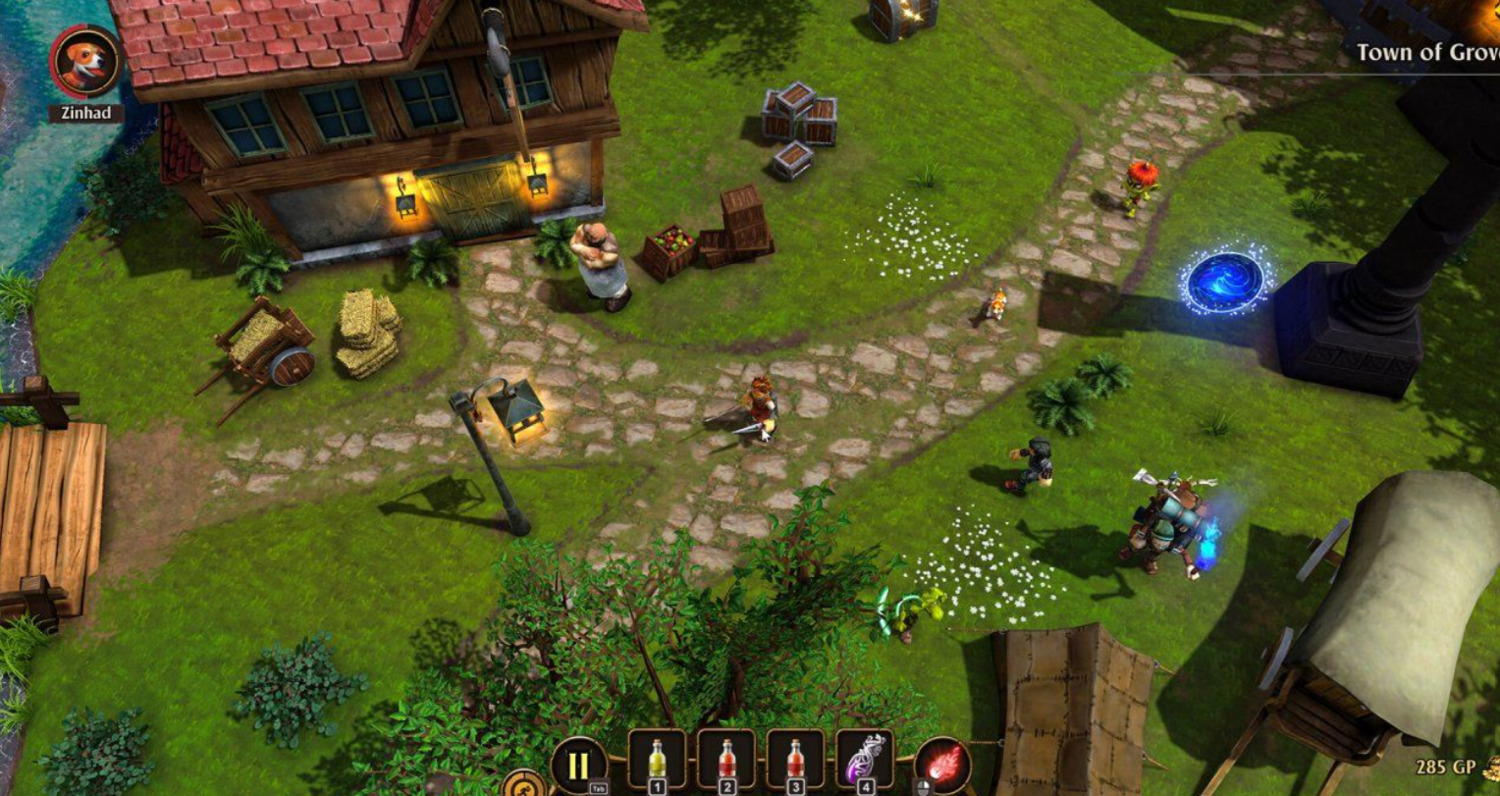1500x796 pixels.
Task: Click the yellow pause button
Action: (578, 765)
